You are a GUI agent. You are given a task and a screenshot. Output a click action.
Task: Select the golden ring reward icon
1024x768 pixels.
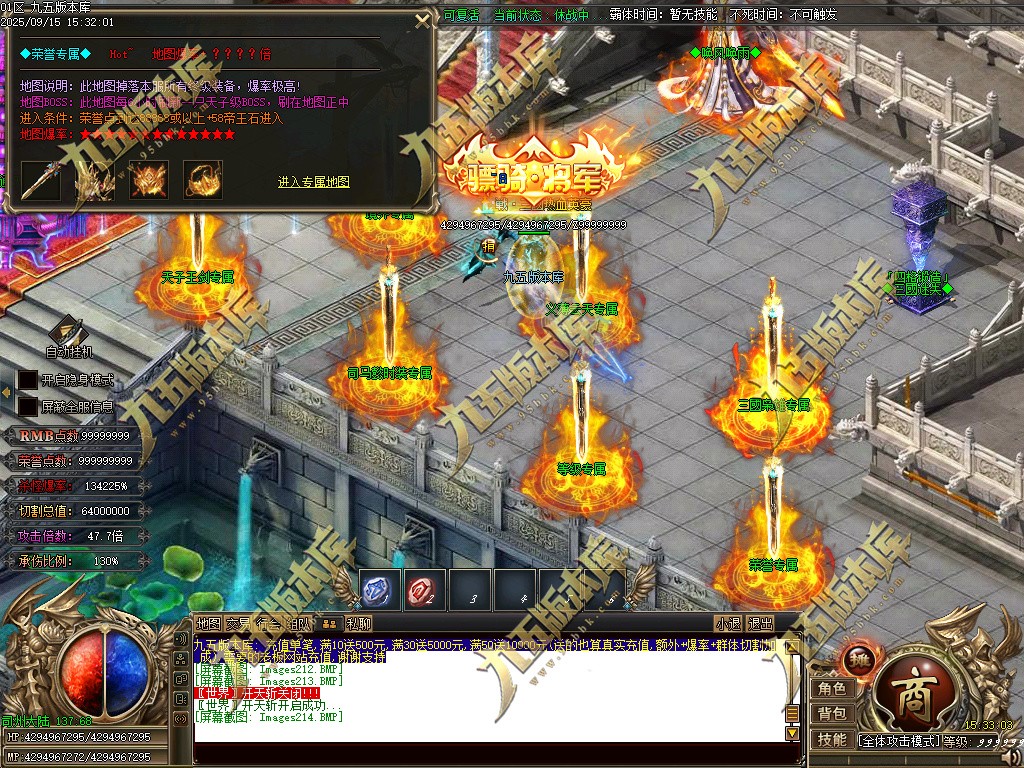coord(202,180)
